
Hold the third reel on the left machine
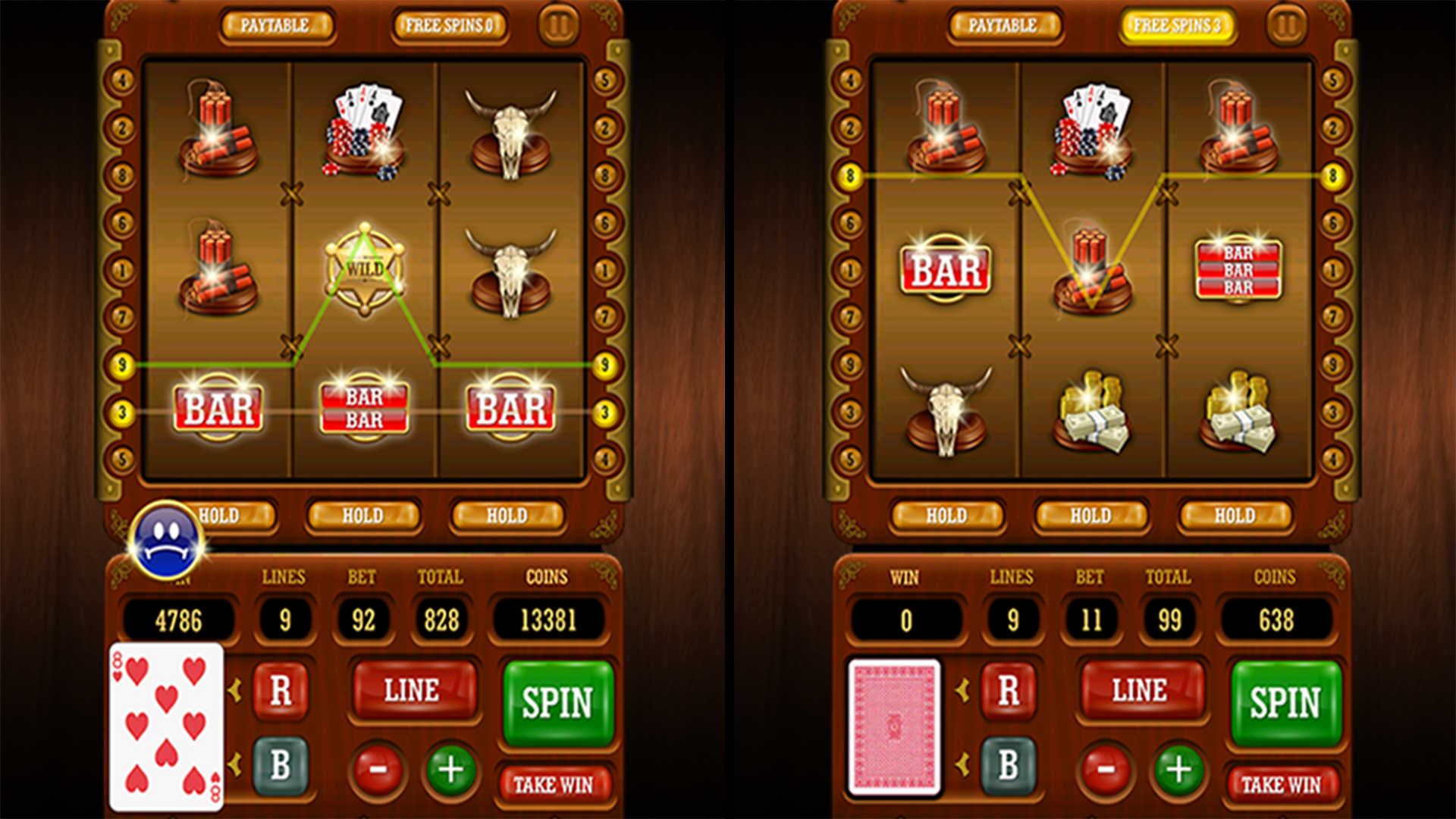508,516
